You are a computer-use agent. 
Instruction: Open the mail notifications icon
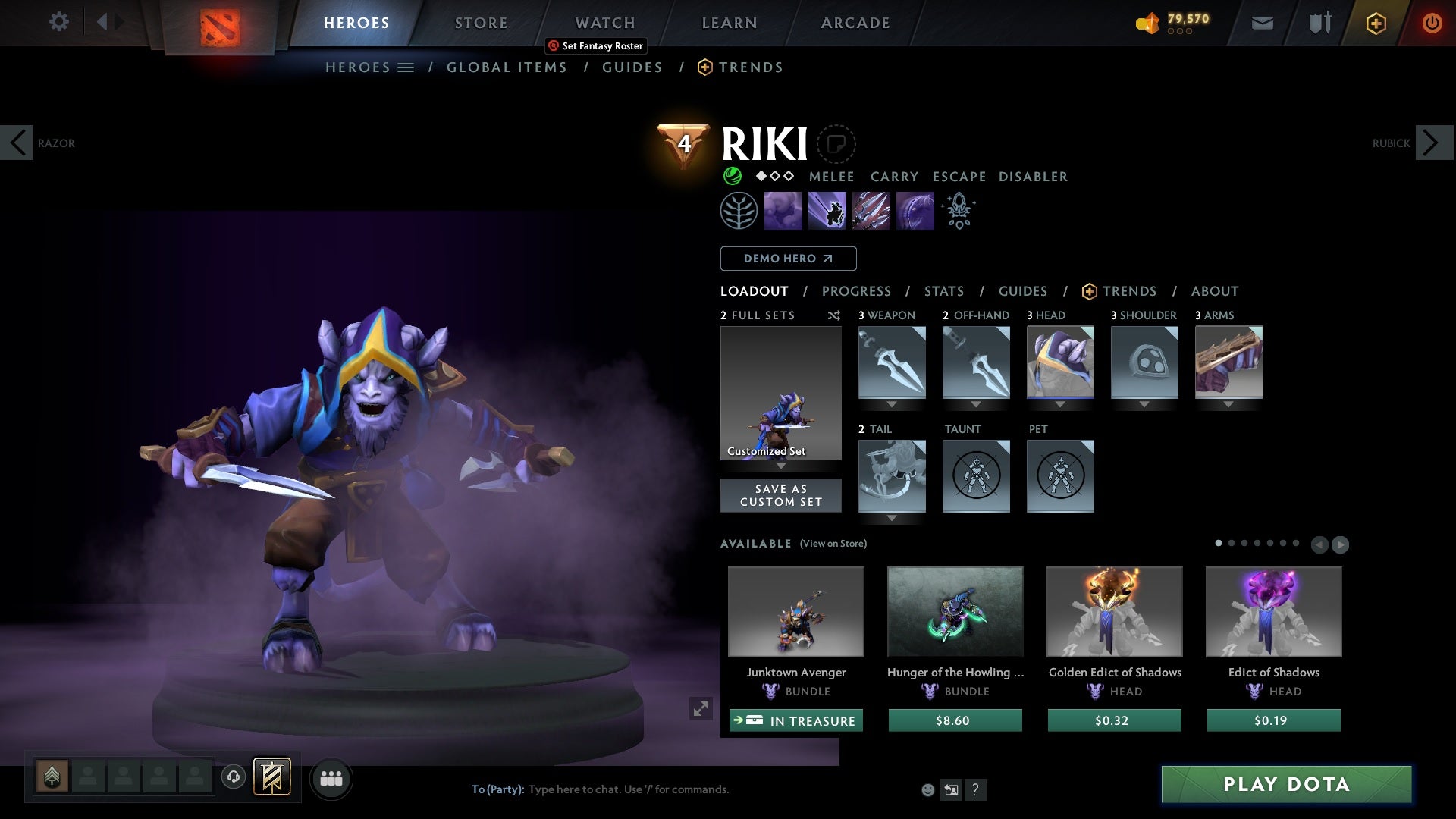[x=1262, y=22]
